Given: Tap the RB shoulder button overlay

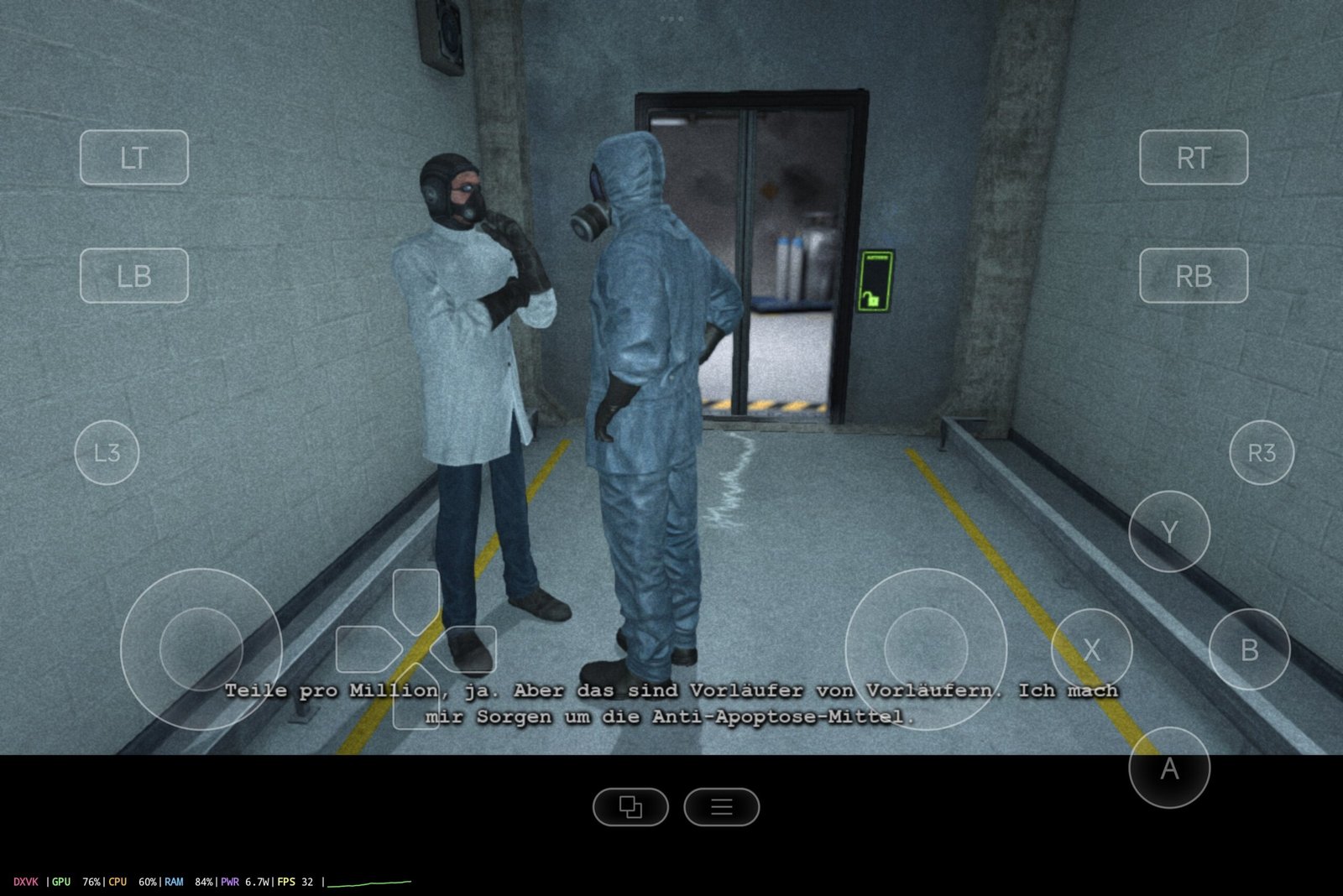Looking at the screenshot, I should pyautogui.click(x=1195, y=274).
